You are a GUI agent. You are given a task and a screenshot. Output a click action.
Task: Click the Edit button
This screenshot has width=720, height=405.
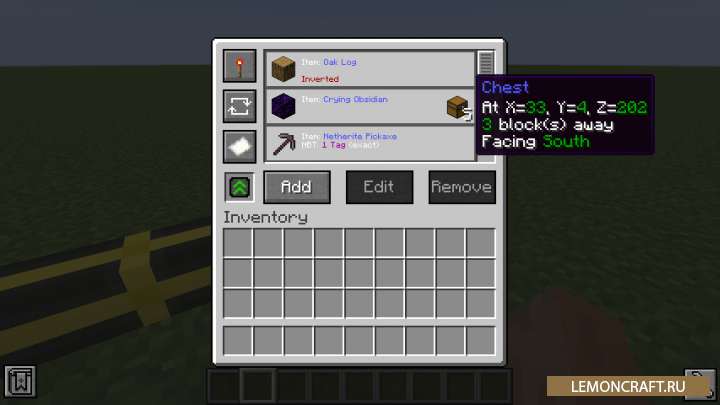coord(379,187)
